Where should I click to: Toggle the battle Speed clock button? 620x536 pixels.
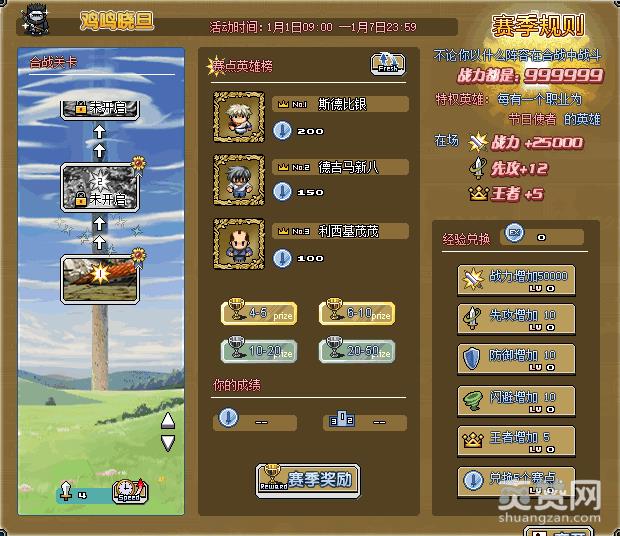130,491
